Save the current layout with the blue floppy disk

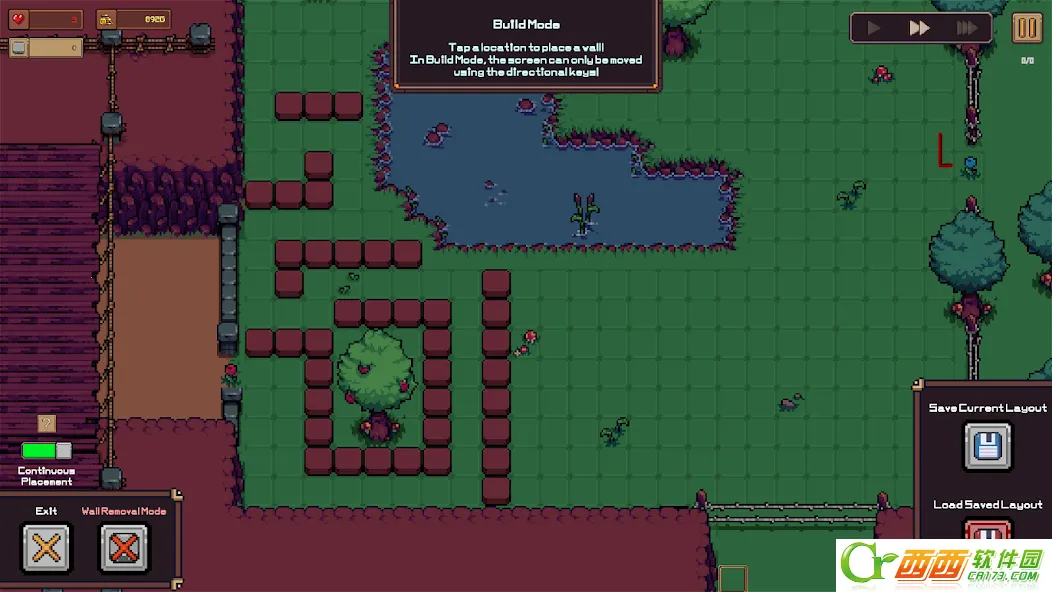[987, 446]
